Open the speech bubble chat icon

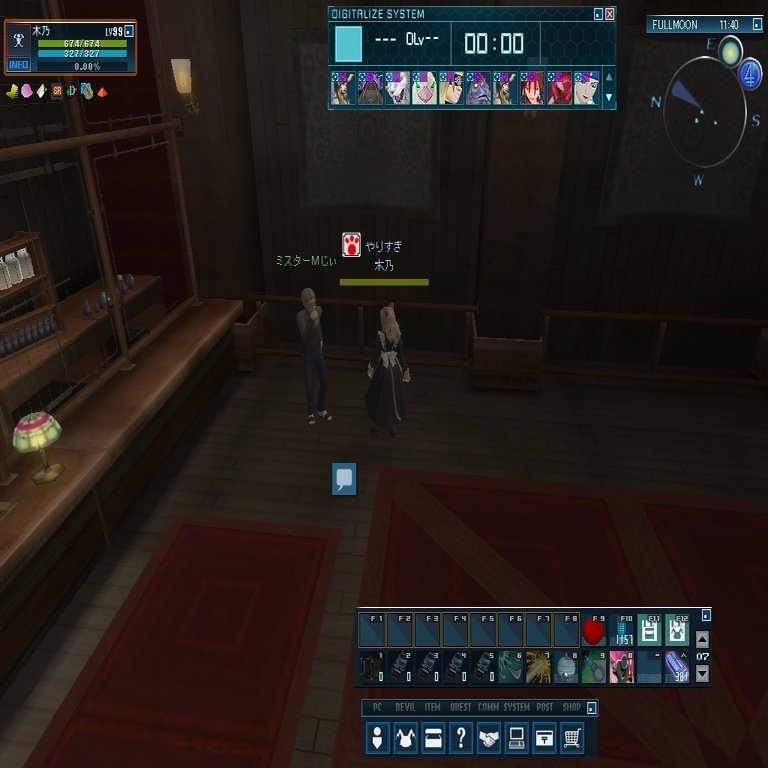(344, 479)
